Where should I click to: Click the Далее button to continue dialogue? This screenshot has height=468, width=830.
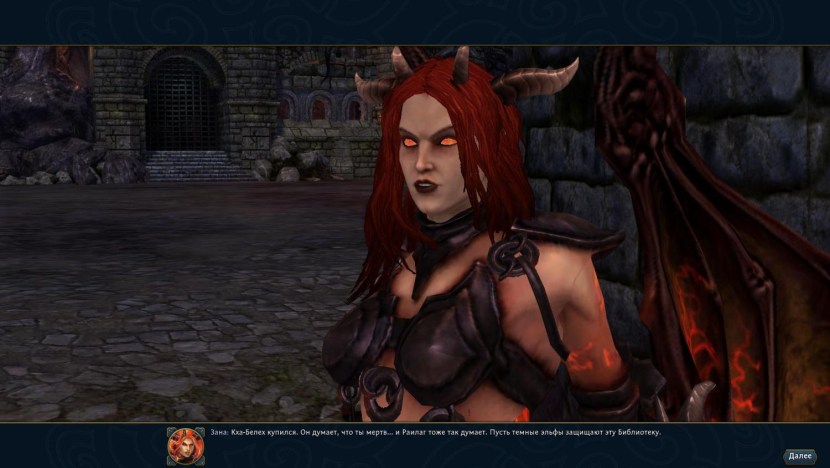tap(800, 456)
